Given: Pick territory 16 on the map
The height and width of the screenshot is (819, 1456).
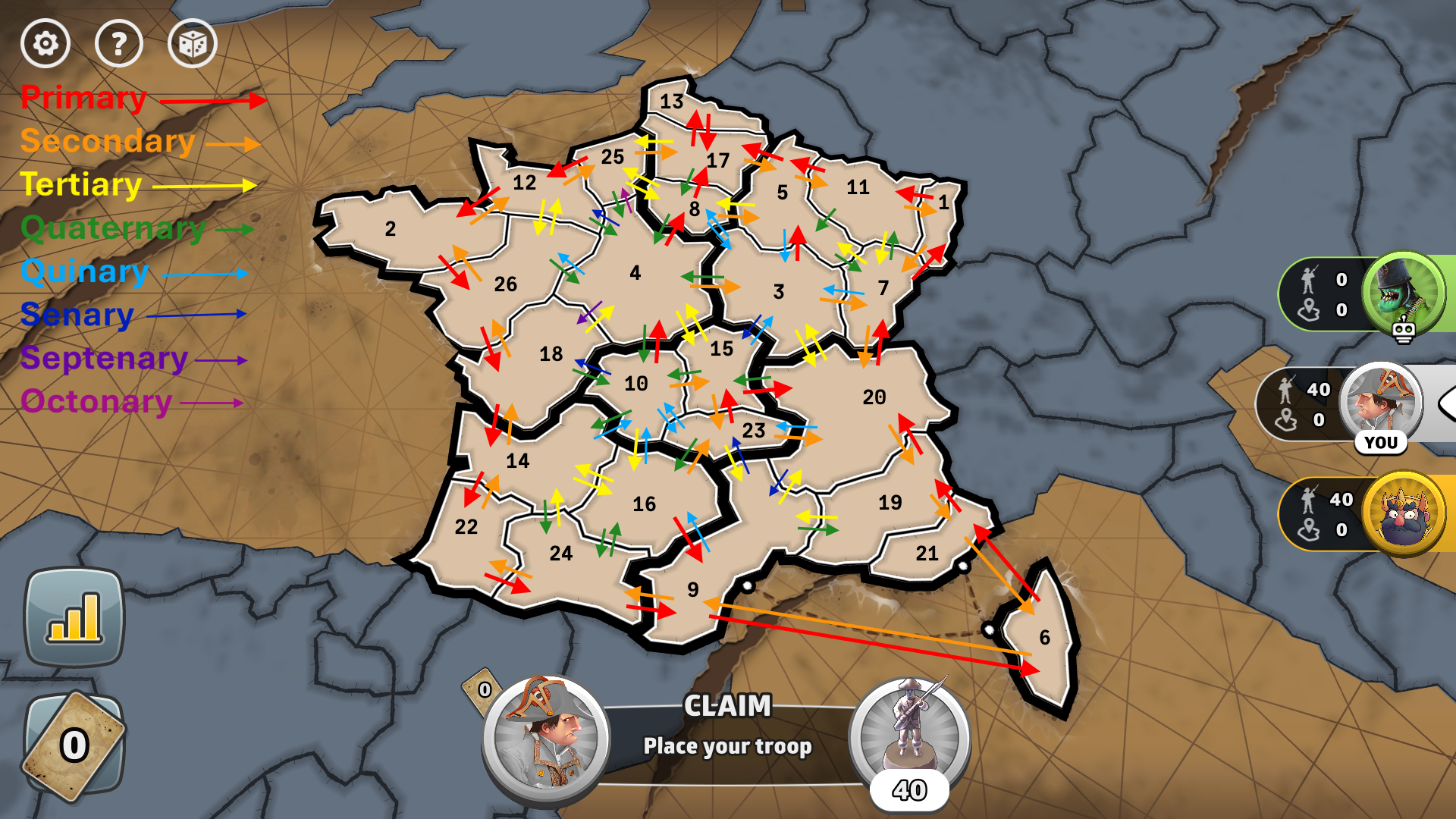Looking at the screenshot, I should (644, 504).
